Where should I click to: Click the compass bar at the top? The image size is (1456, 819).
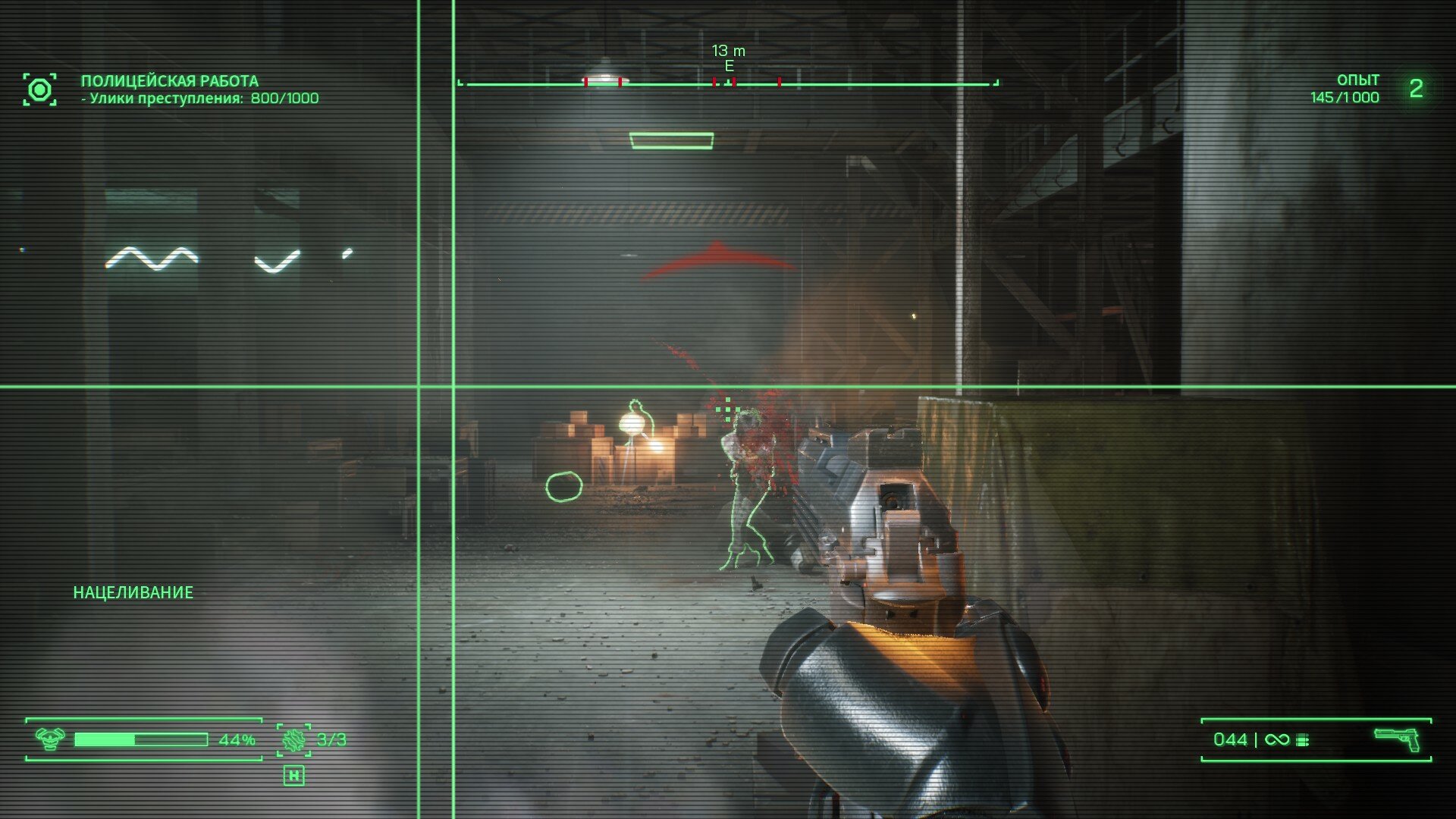tap(728, 83)
